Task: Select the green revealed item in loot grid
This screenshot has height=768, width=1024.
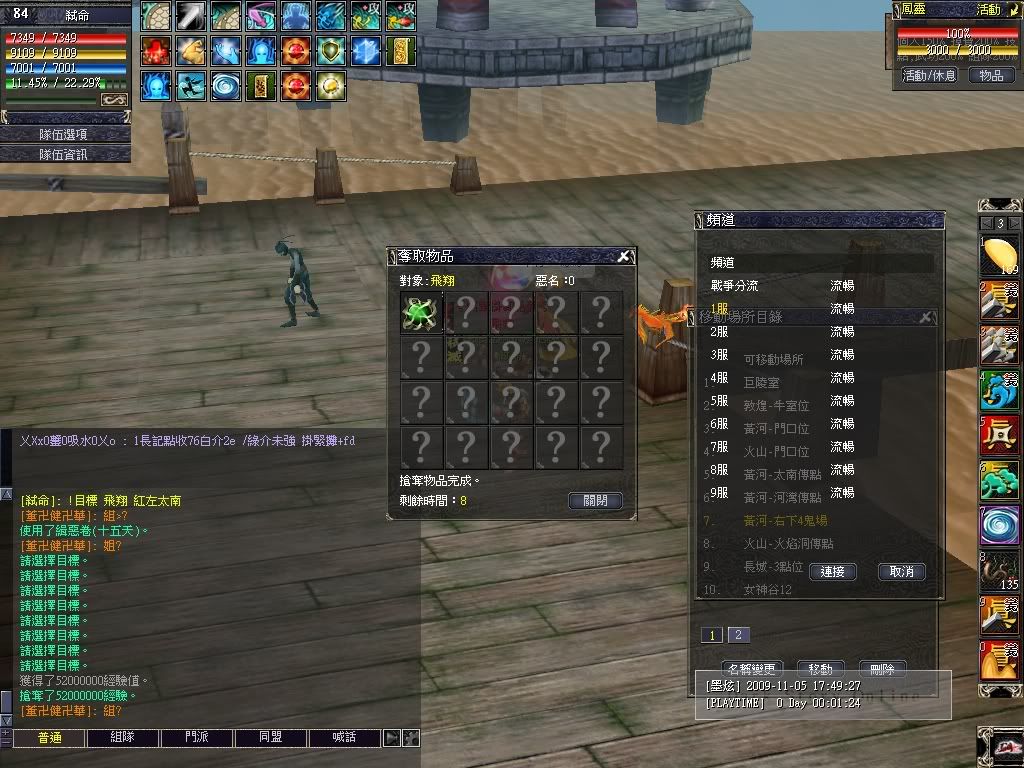Action: tap(421, 313)
